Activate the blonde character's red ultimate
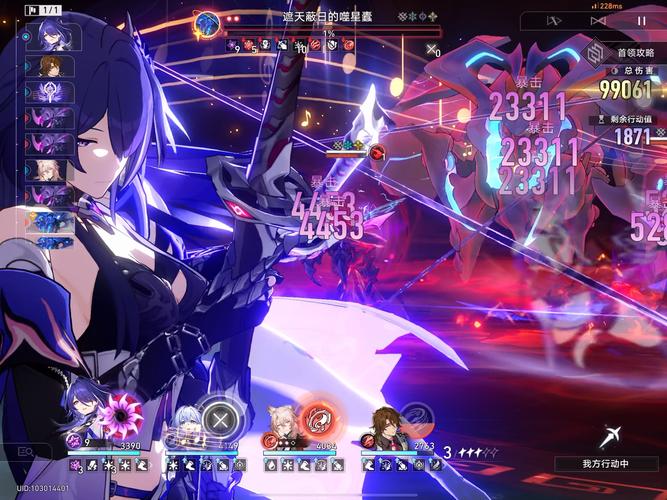 point(318,416)
